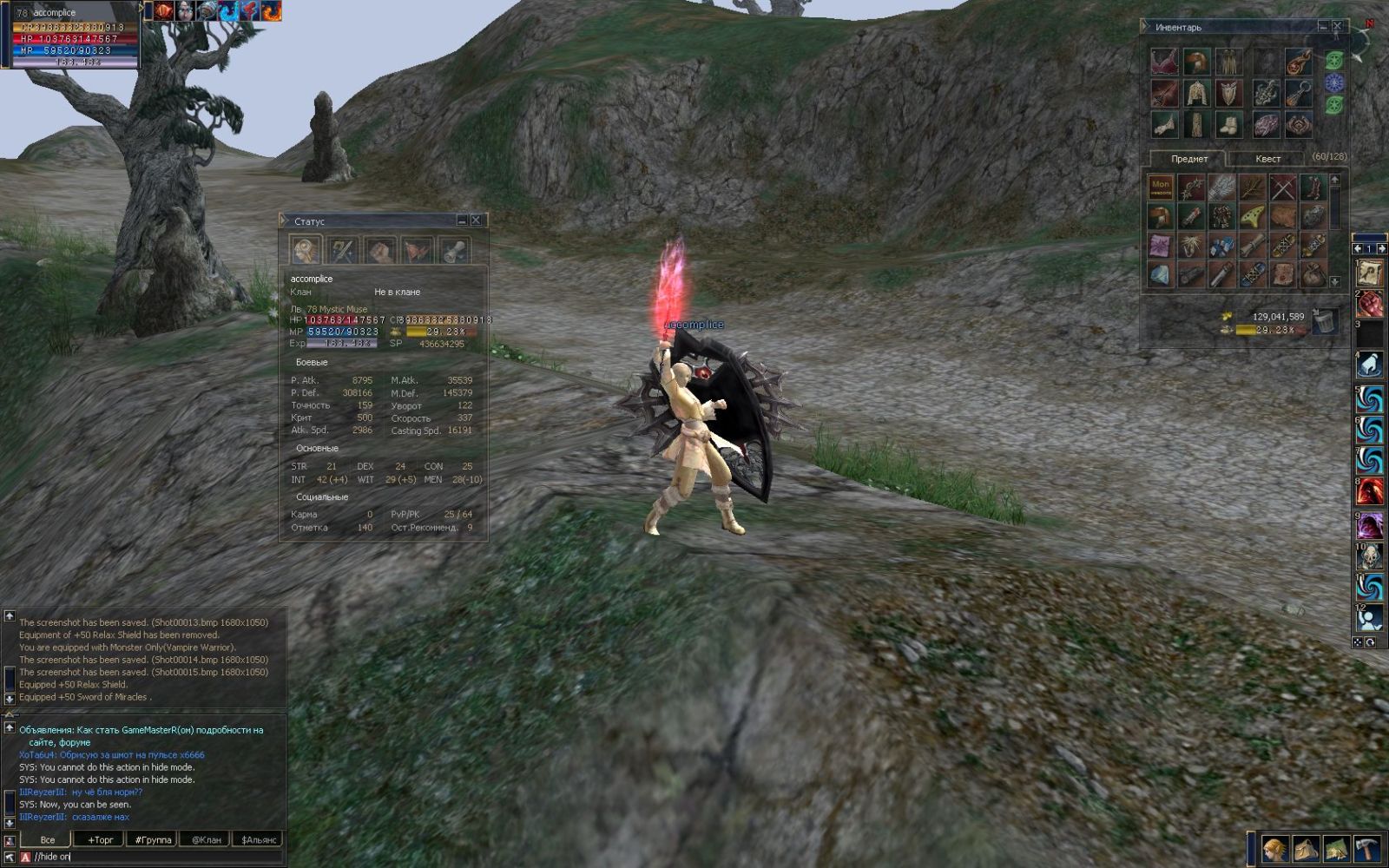The height and width of the screenshot is (868, 1389).
Task: Close the Инвентарь window
Action: [1337, 27]
